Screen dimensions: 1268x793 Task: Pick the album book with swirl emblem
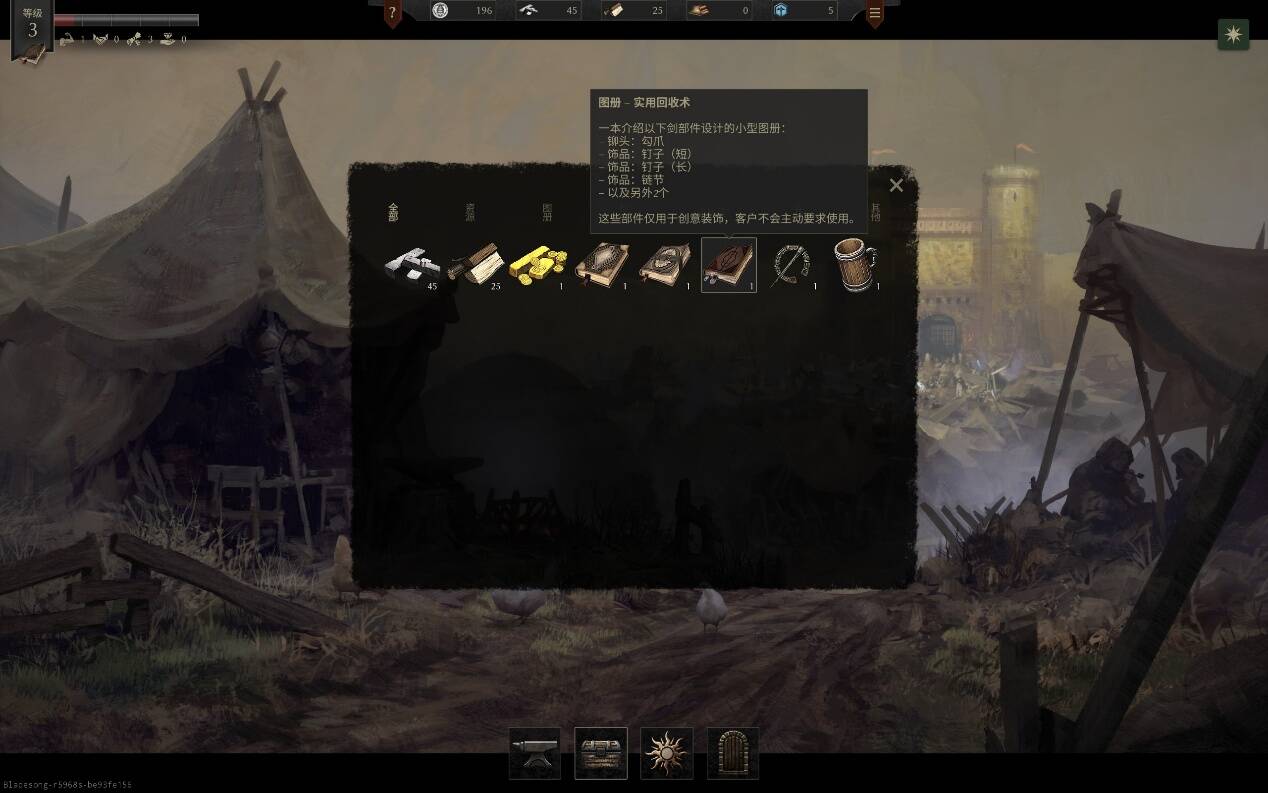click(x=665, y=266)
